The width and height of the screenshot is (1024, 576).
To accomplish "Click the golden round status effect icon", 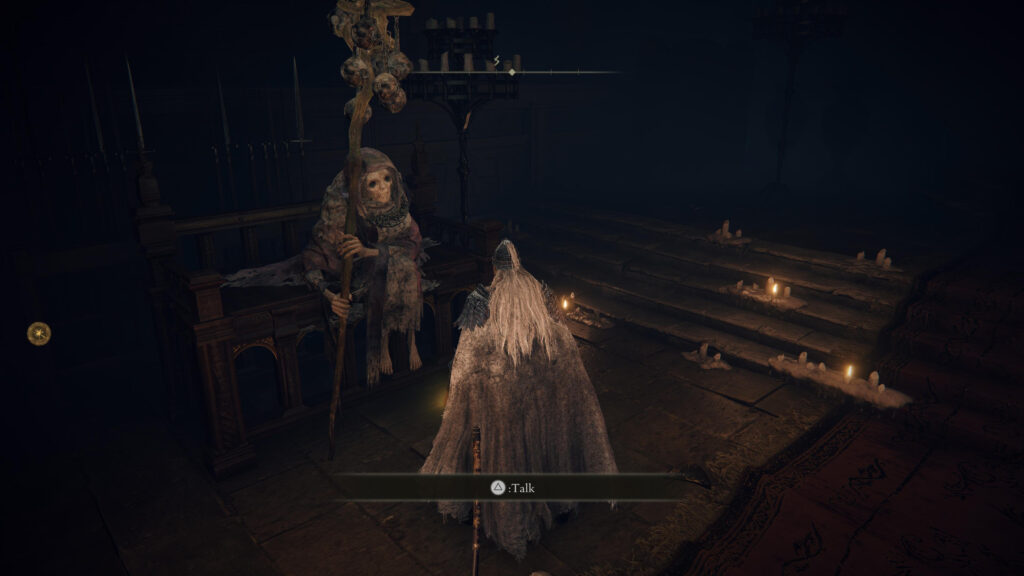I will point(39,333).
